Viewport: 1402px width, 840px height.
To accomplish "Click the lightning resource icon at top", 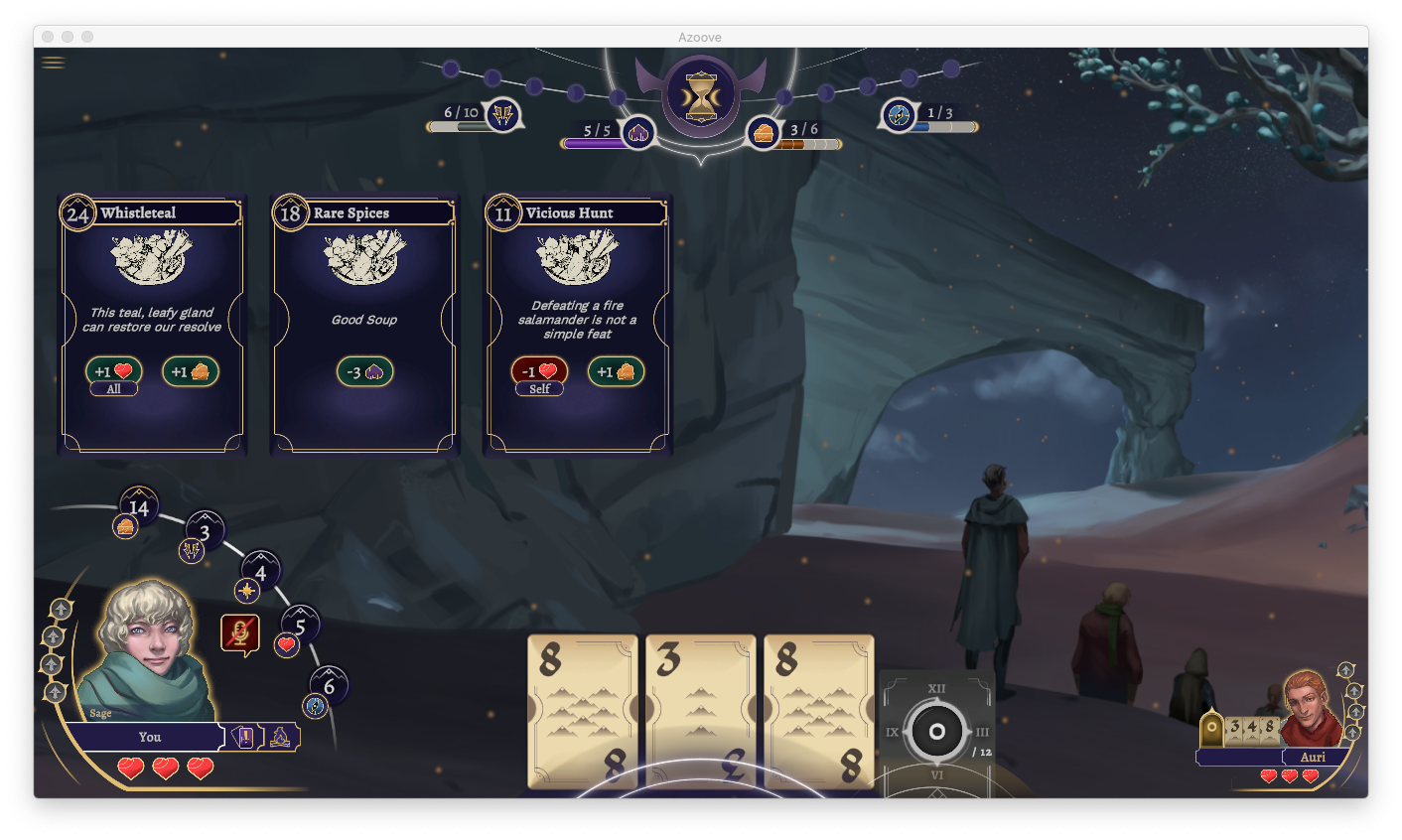I will tap(502, 115).
